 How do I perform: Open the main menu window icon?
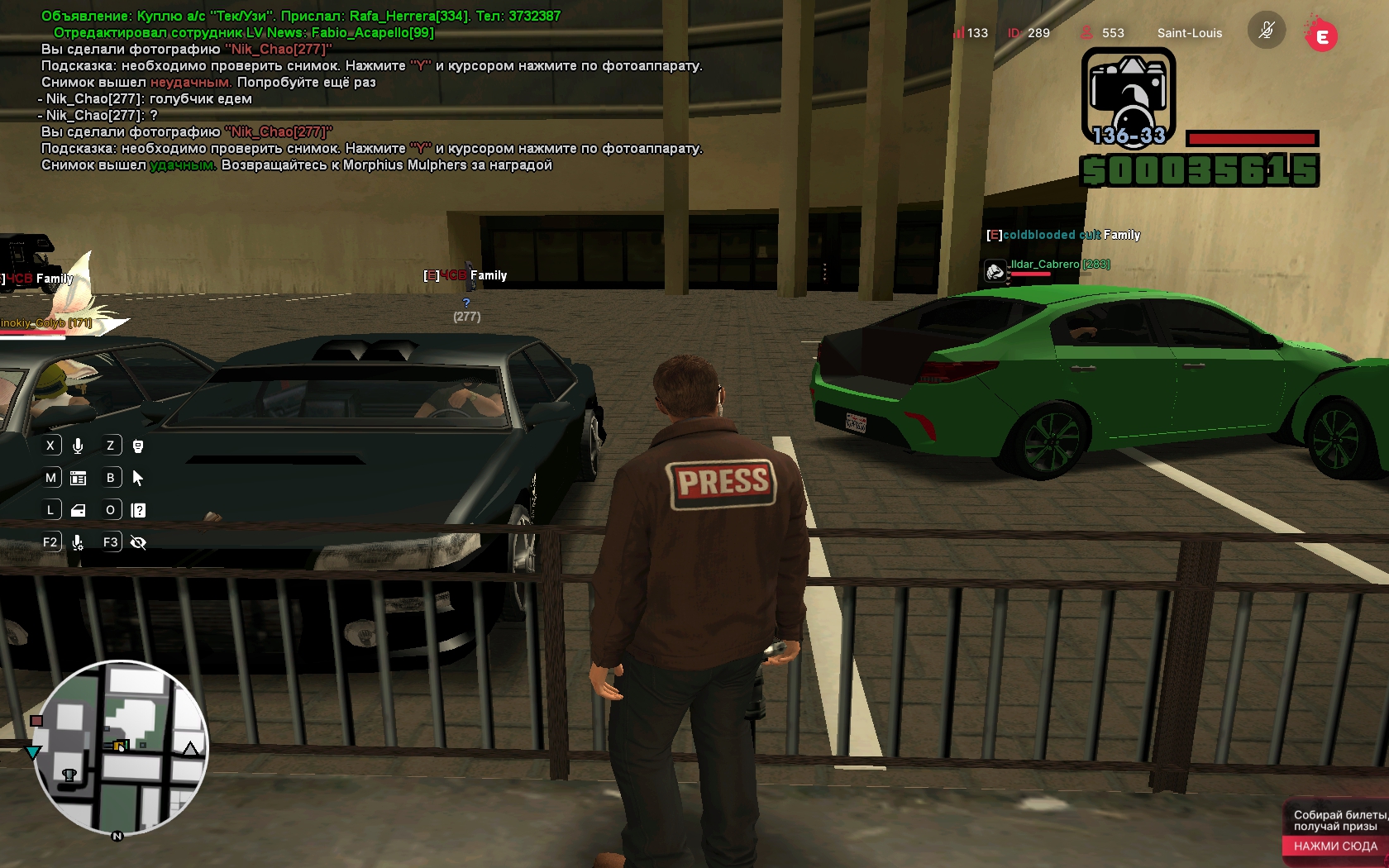79,478
